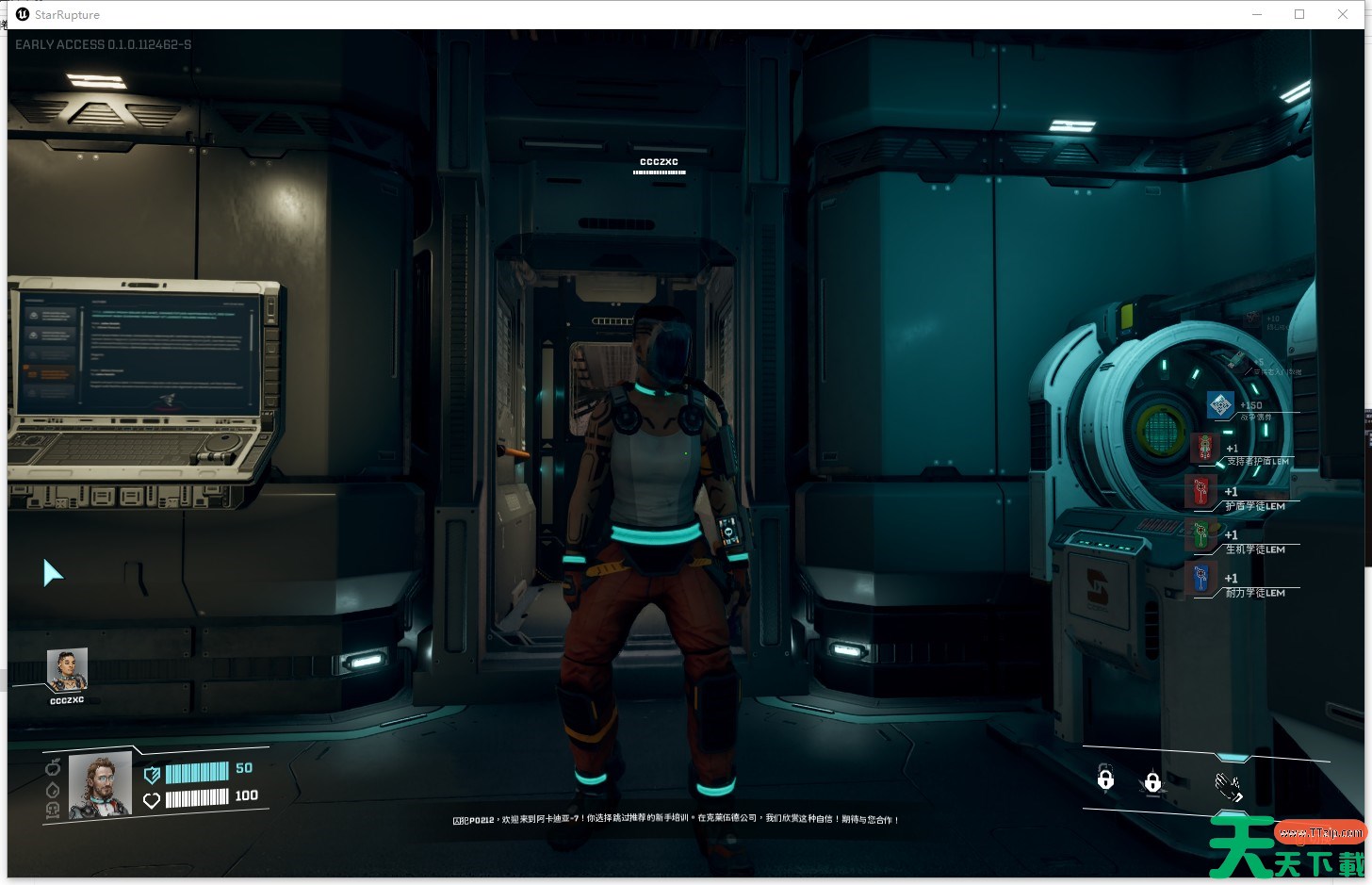Select your own bearded character portrait
The height and width of the screenshot is (885, 1372).
pyautogui.click(x=100, y=785)
